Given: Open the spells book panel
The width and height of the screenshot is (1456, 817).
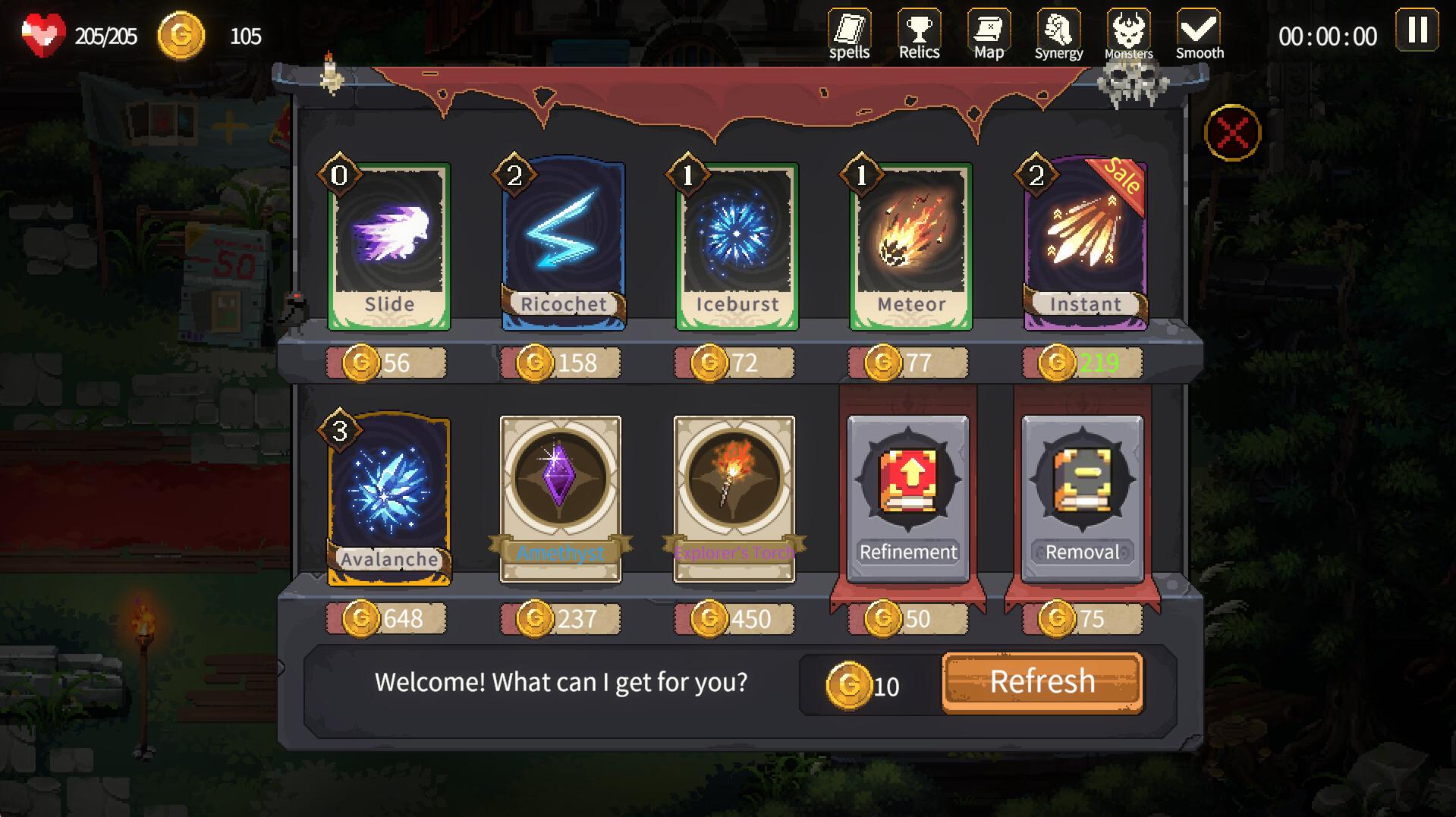Looking at the screenshot, I should coord(850,30).
